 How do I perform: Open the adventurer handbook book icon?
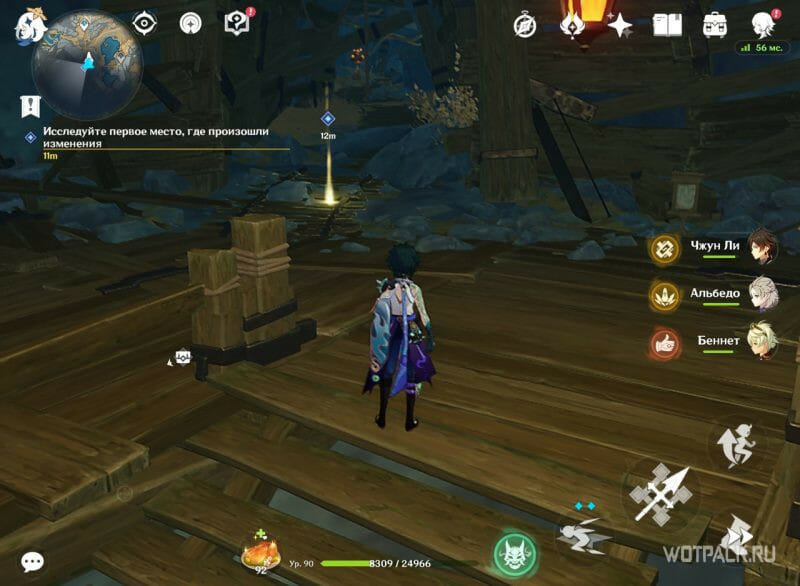pyautogui.click(x=667, y=25)
